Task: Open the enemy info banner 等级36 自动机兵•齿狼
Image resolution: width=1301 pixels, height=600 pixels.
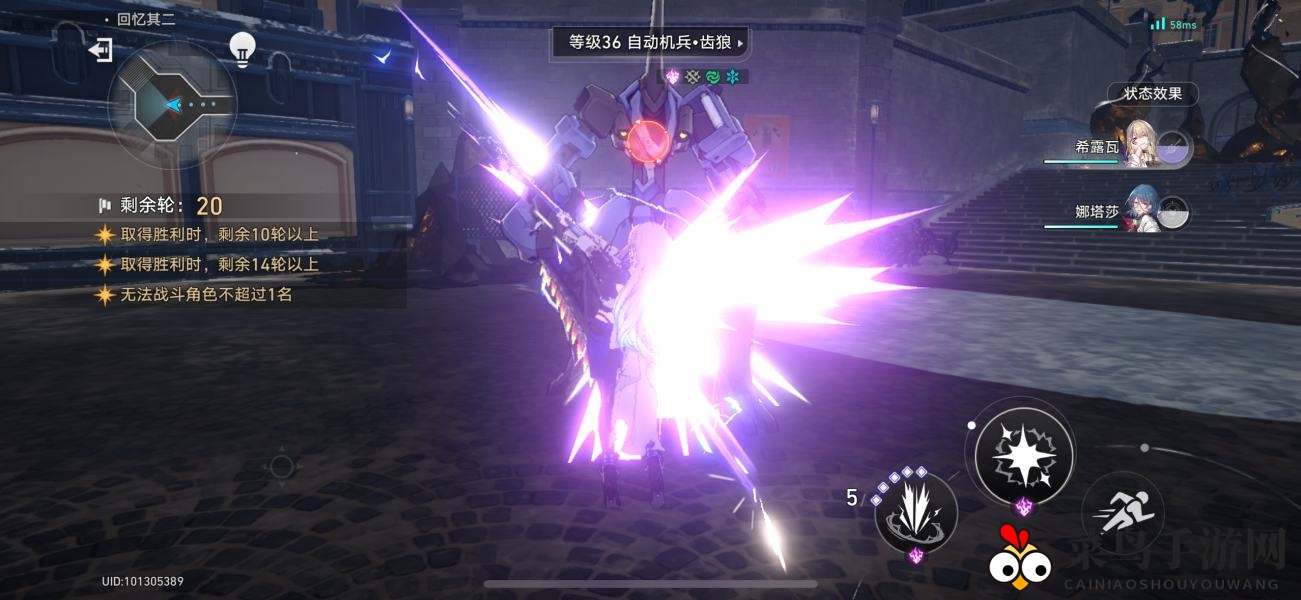Action: (x=650, y=43)
